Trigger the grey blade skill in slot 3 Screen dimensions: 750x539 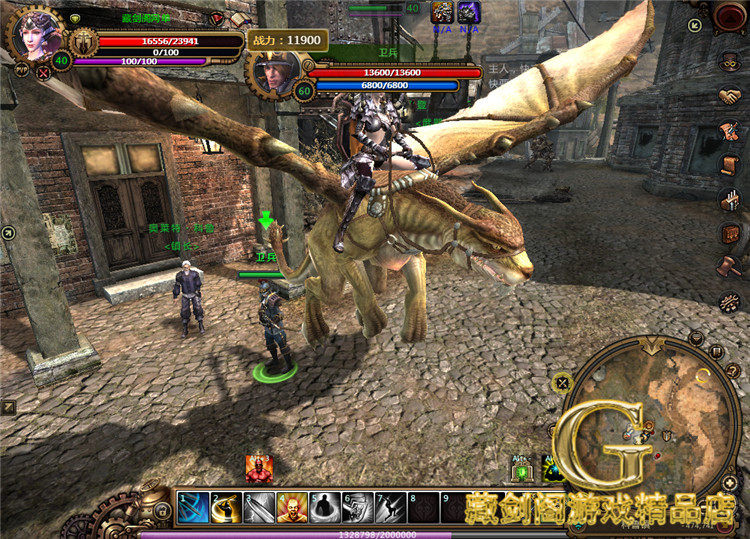(x=259, y=507)
